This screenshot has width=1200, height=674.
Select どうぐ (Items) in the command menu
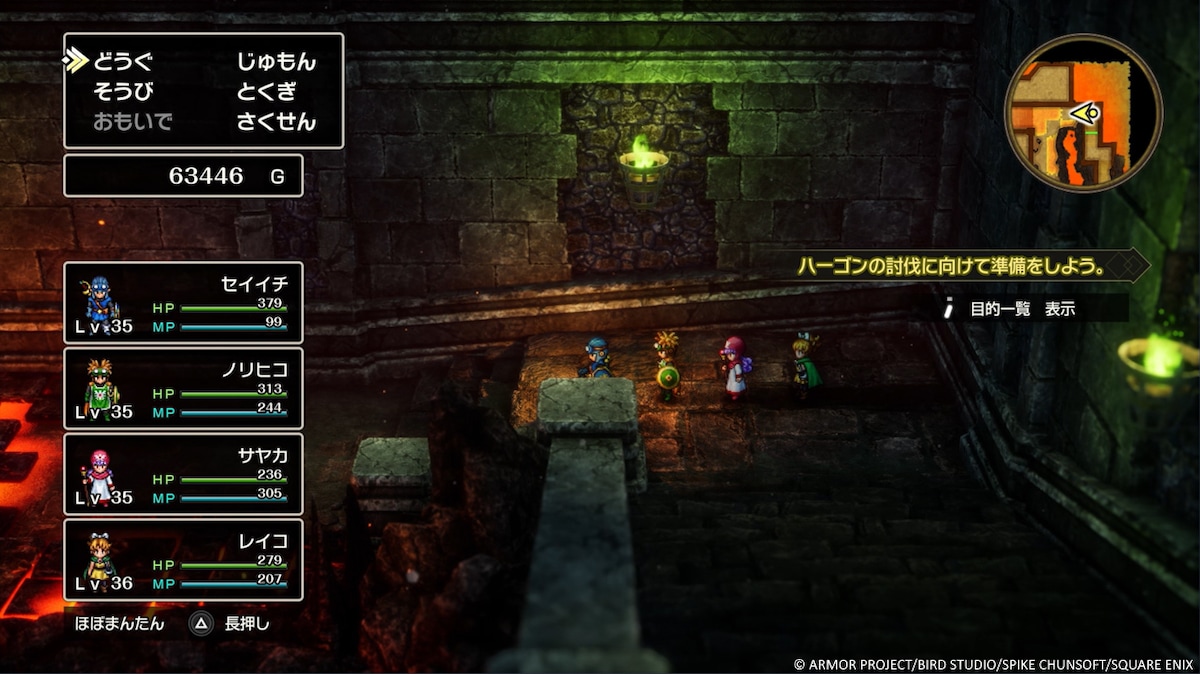point(123,62)
